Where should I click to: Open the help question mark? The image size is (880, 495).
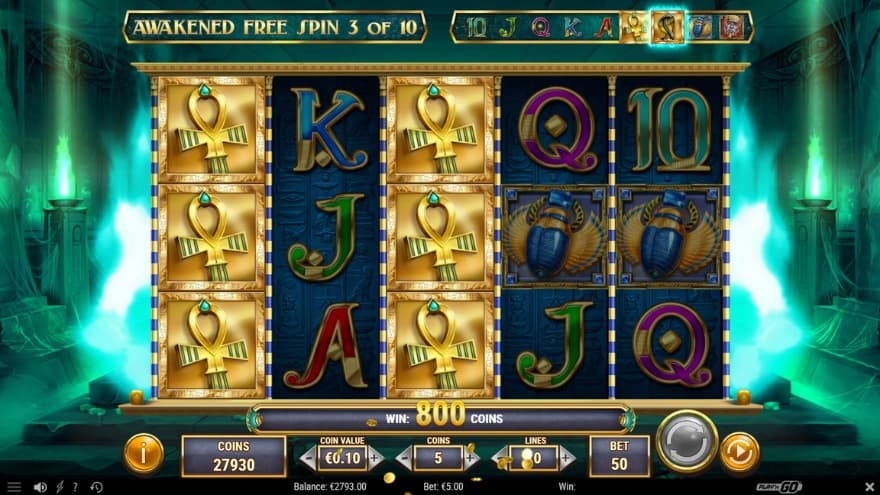[75, 487]
